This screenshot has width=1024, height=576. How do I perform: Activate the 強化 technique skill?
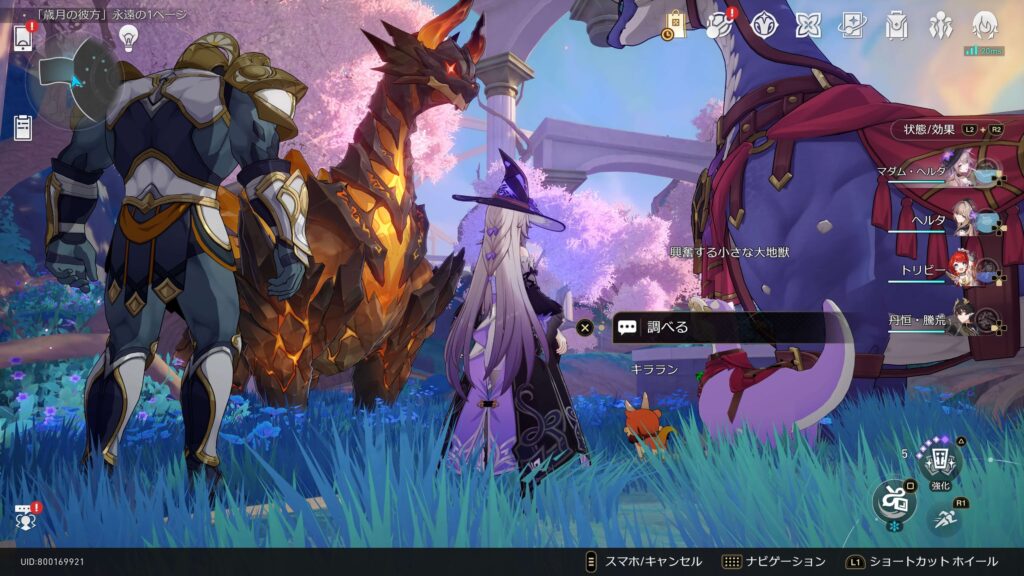pos(940,461)
